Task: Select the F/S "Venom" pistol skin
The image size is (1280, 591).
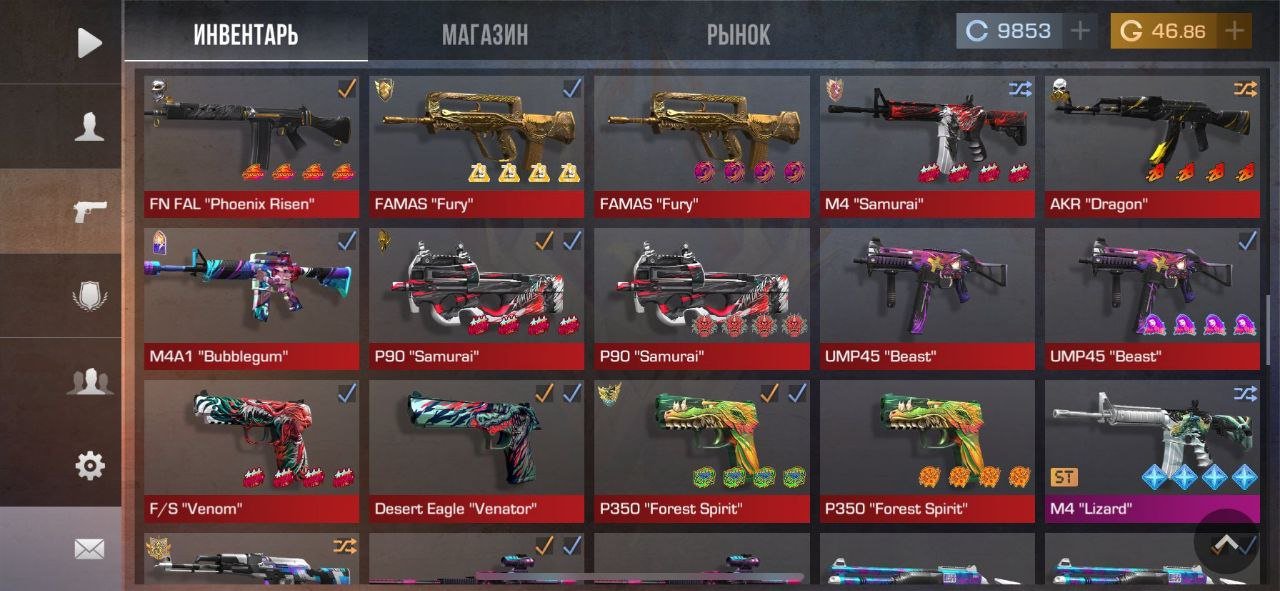Action: tap(252, 451)
